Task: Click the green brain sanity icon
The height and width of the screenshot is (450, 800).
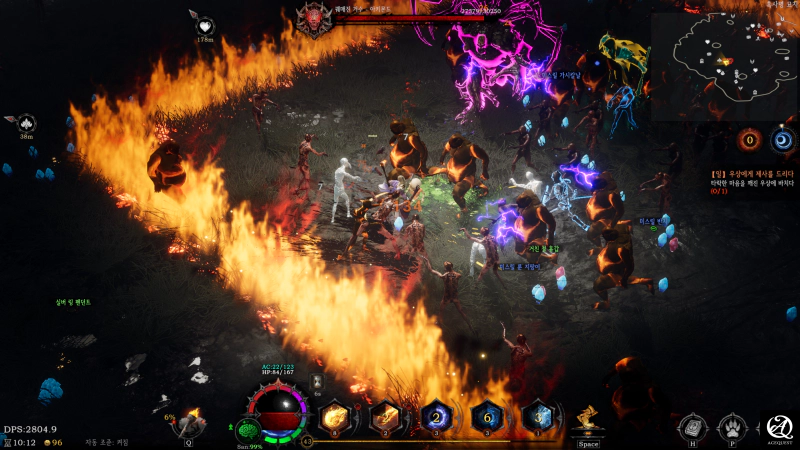Action: click(x=248, y=429)
